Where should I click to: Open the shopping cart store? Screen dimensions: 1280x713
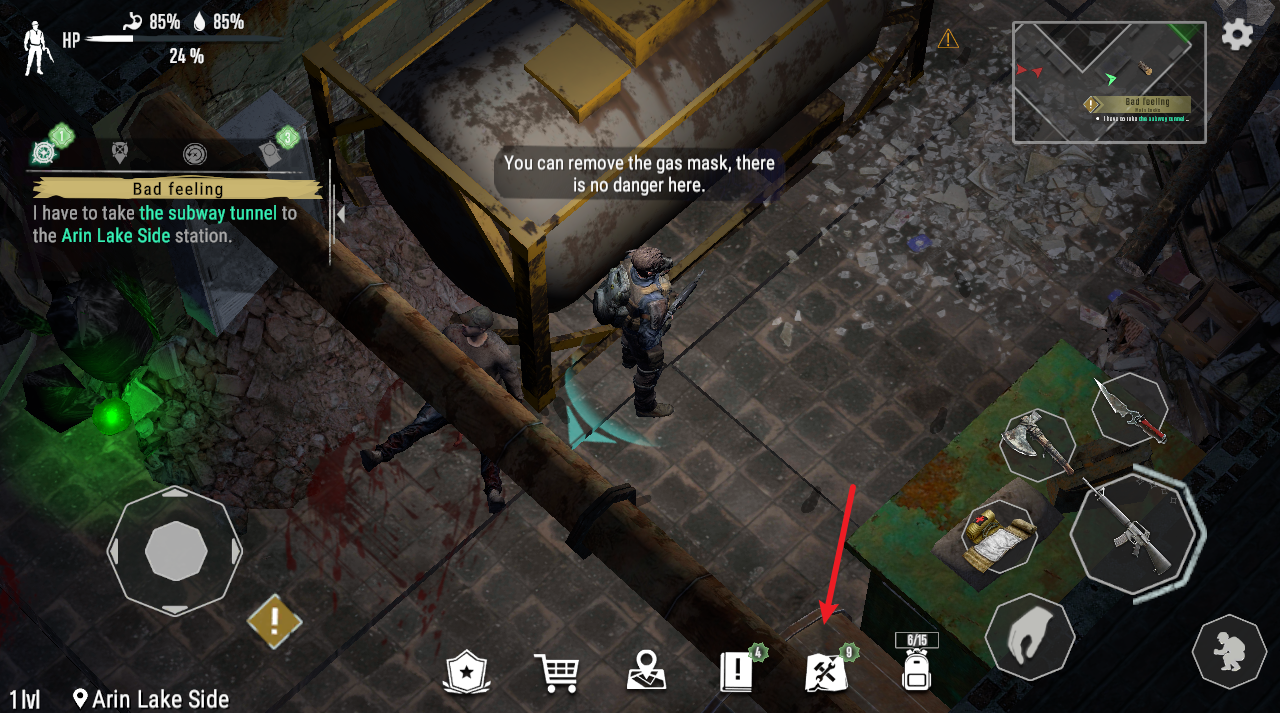[x=554, y=672]
